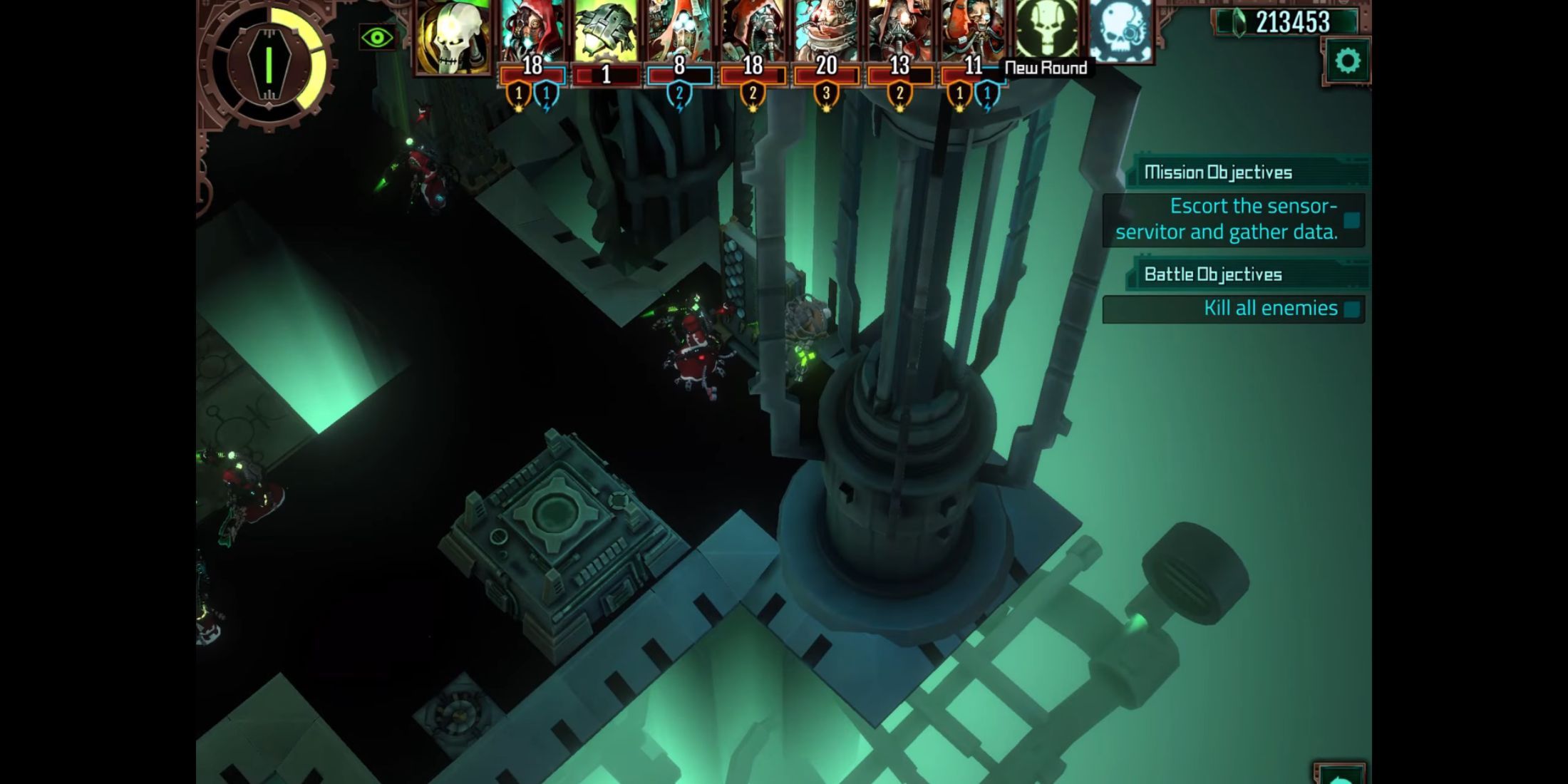This screenshot has height=784, width=1568.
Task: Click the green skull New Round marker
Action: (x=1046, y=30)
